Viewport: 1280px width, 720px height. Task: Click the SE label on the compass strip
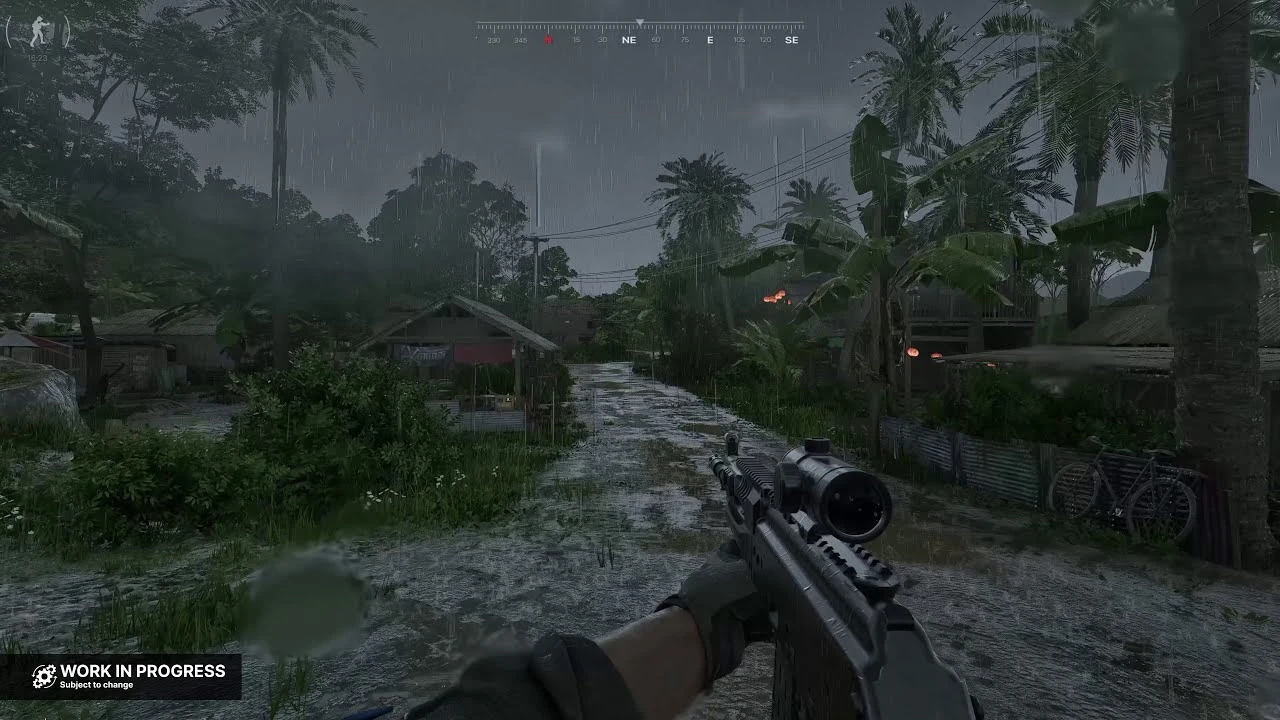click(791, 38)
